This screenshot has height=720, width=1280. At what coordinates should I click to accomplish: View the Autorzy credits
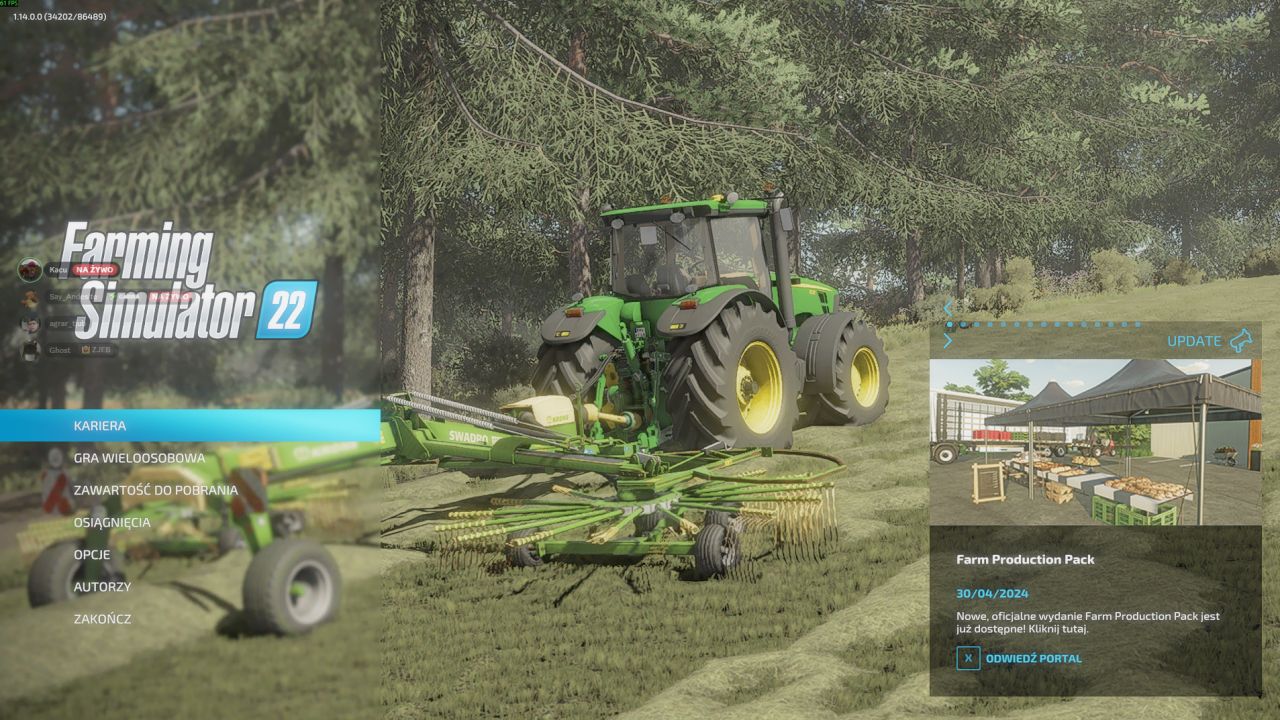pos(102,586)
